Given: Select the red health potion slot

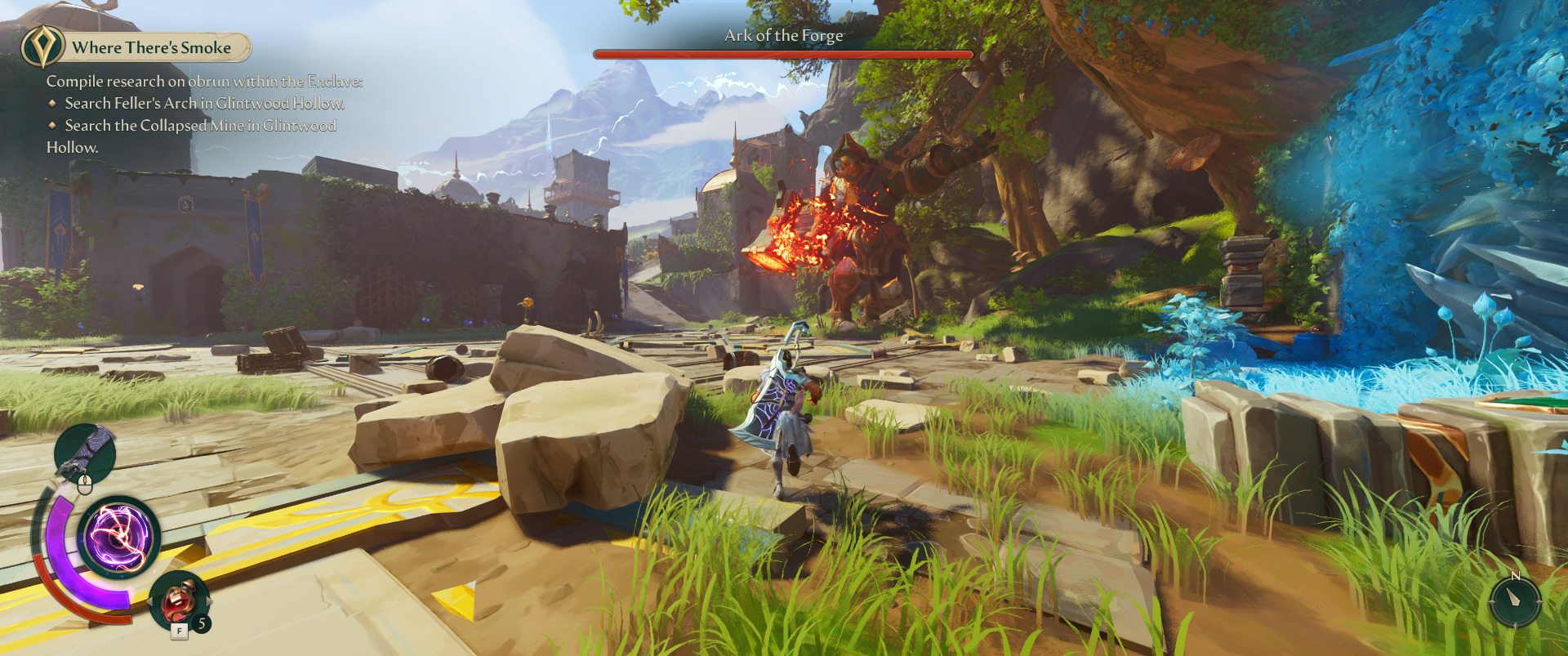Looking at the screenshot, I should pyautogui.click(x=179, y=601).
